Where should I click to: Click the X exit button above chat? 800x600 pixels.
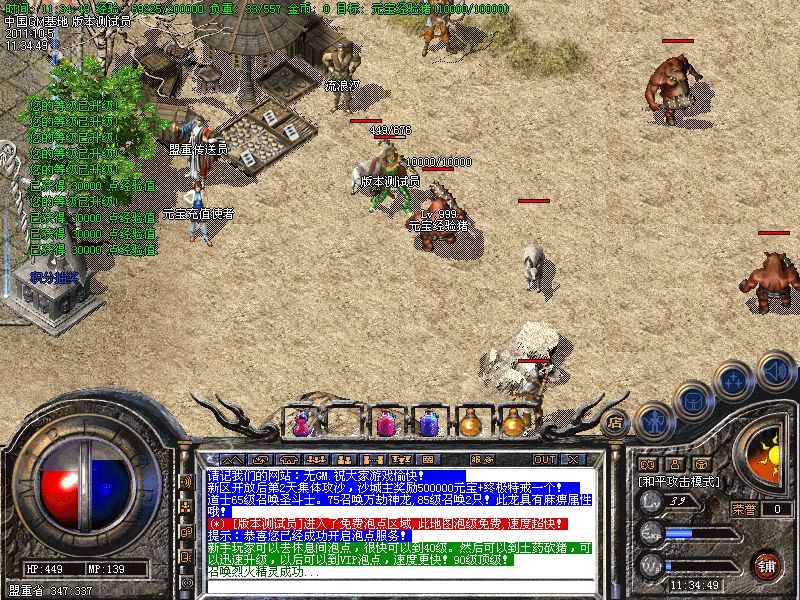tap(572, 459)
